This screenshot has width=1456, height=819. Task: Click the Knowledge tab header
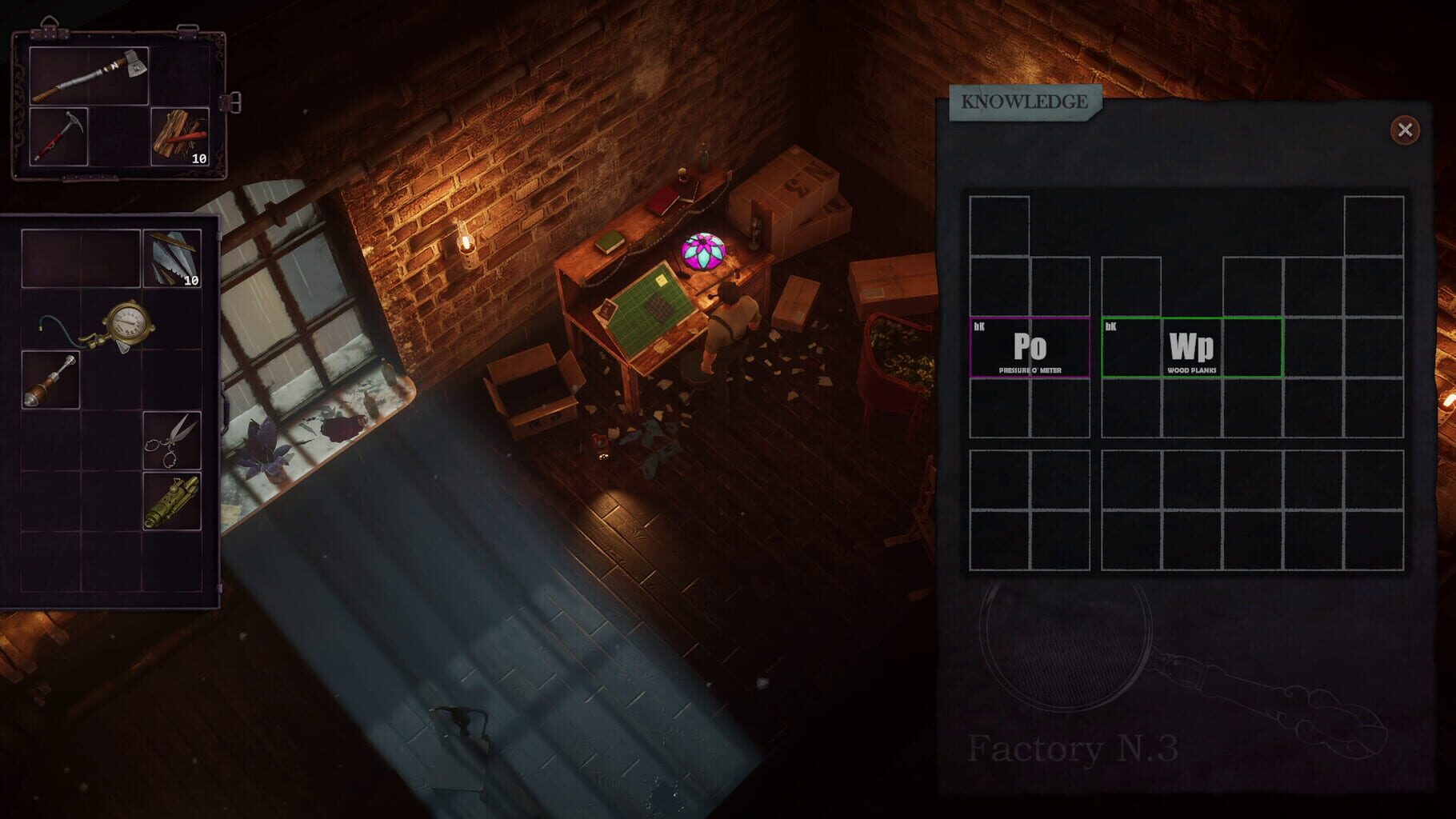point(1024,102)
